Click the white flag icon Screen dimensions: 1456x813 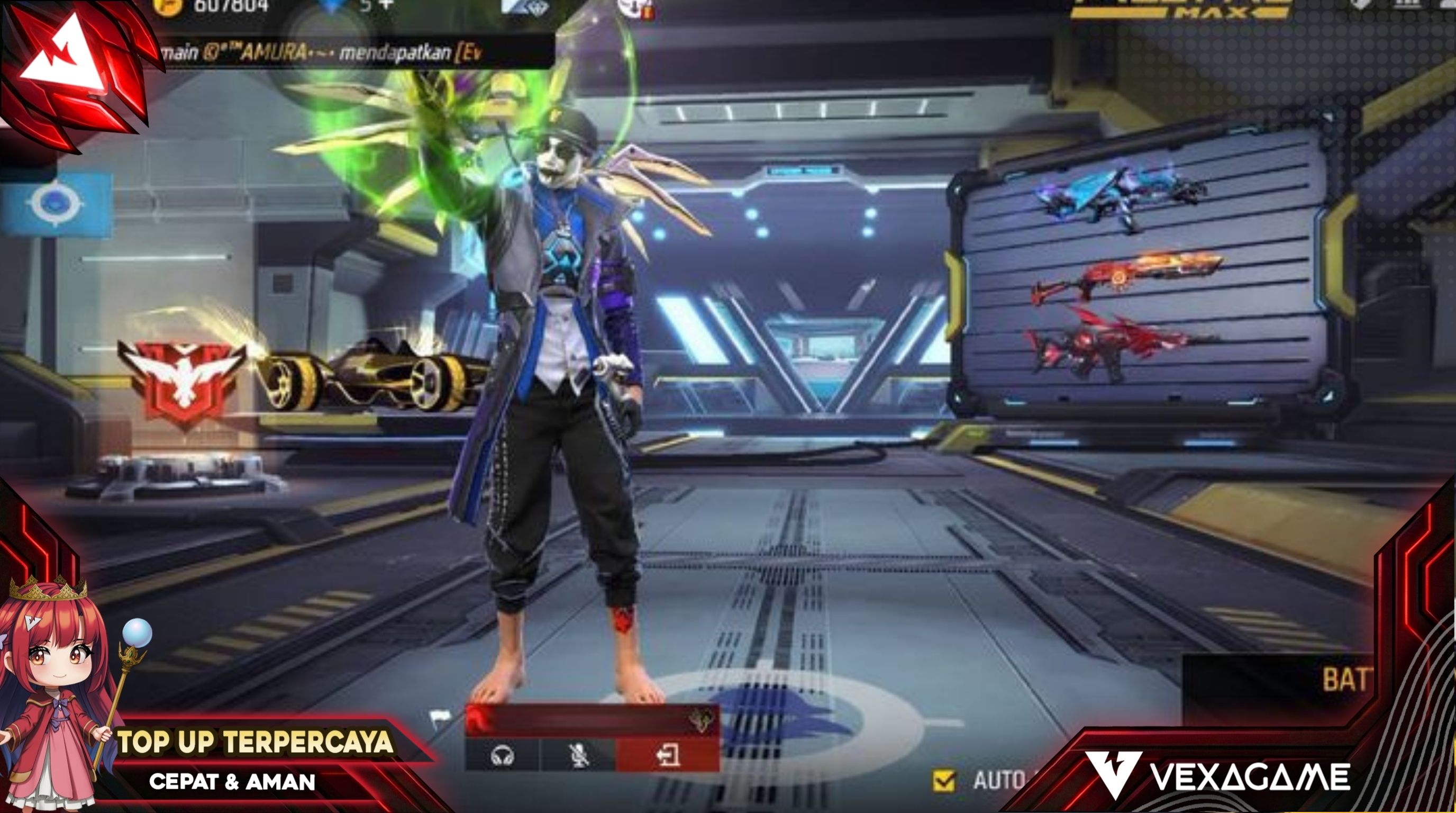click(x=440, y=718)
